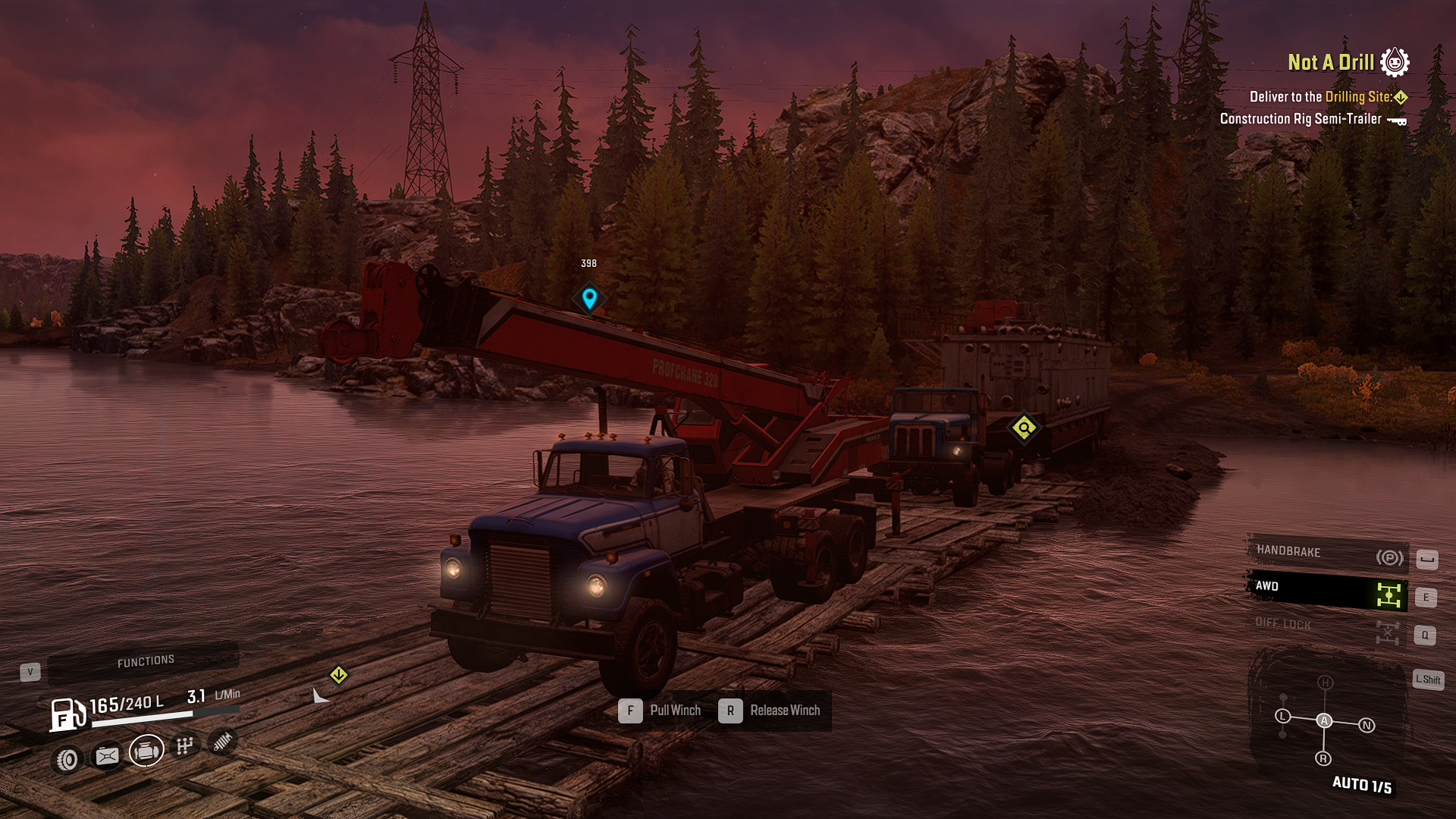The height and width of the screenshot is (819, 1456).
Task: Click the Pull Winch prompt
Action: point(661,711)
